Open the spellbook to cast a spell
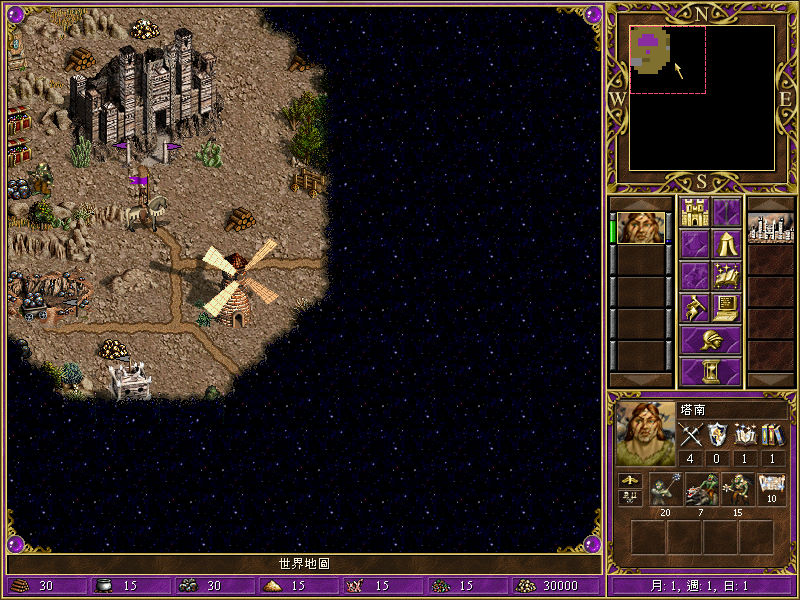 (726, 275)
